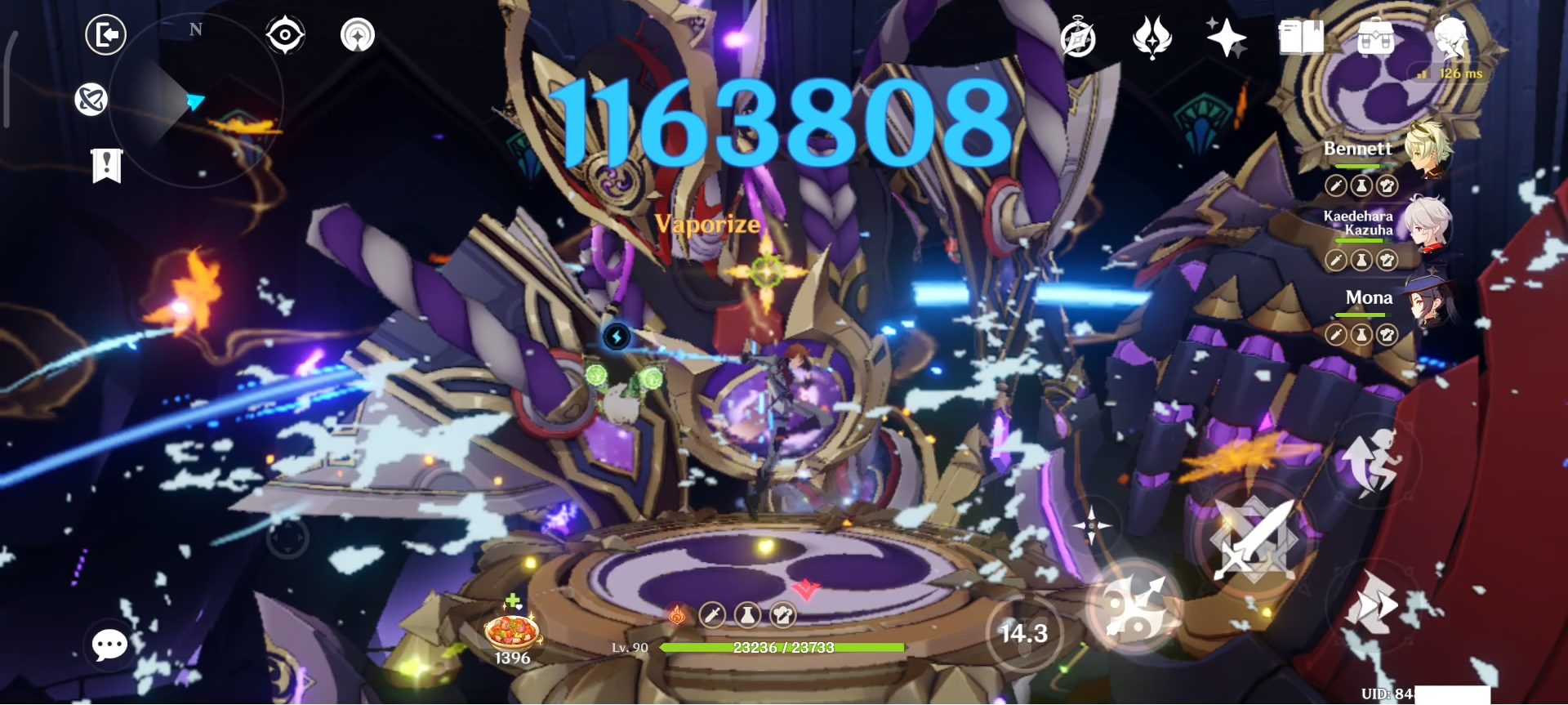
Task: Open the Inventory backpack
Action: coord(1374,37)
